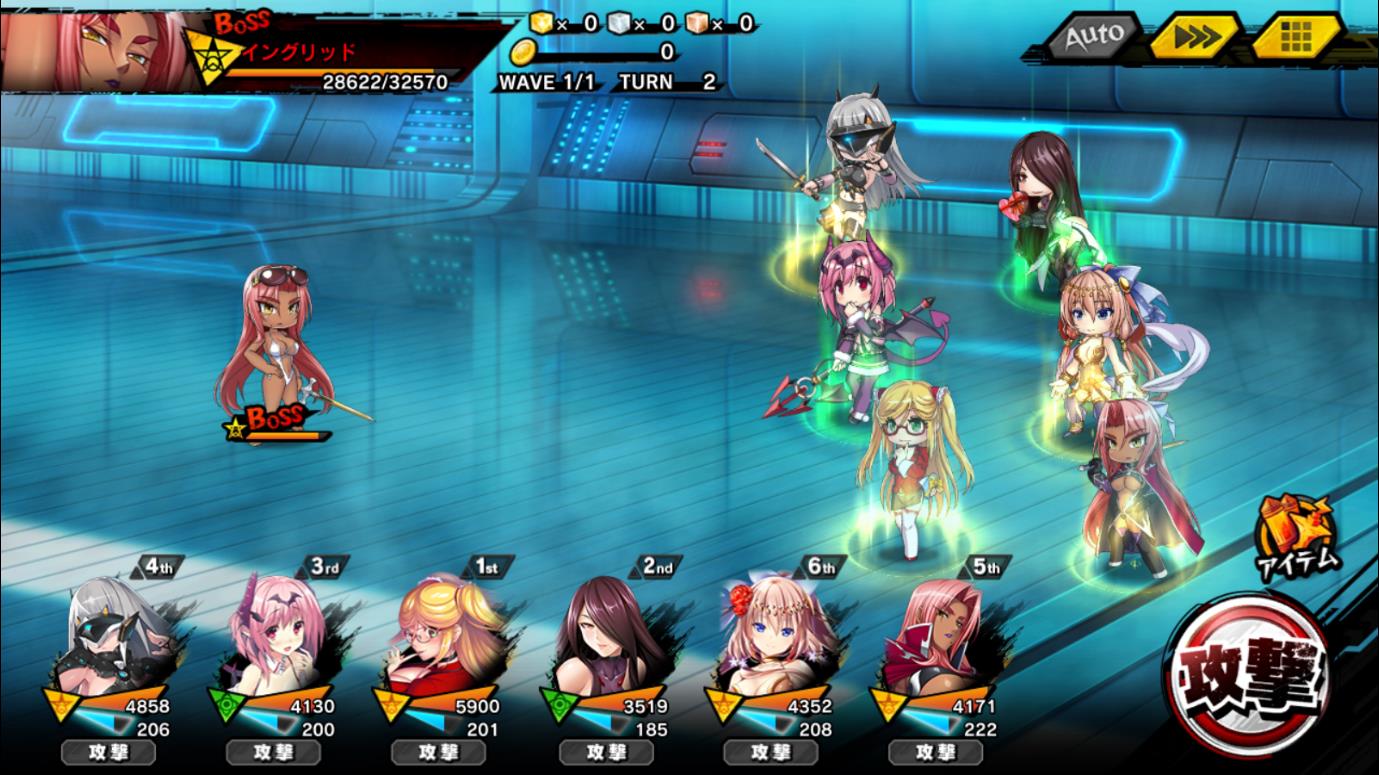1379x775 pixels.
Task: Open the アイテム item box
Action: coord(1297,536)
